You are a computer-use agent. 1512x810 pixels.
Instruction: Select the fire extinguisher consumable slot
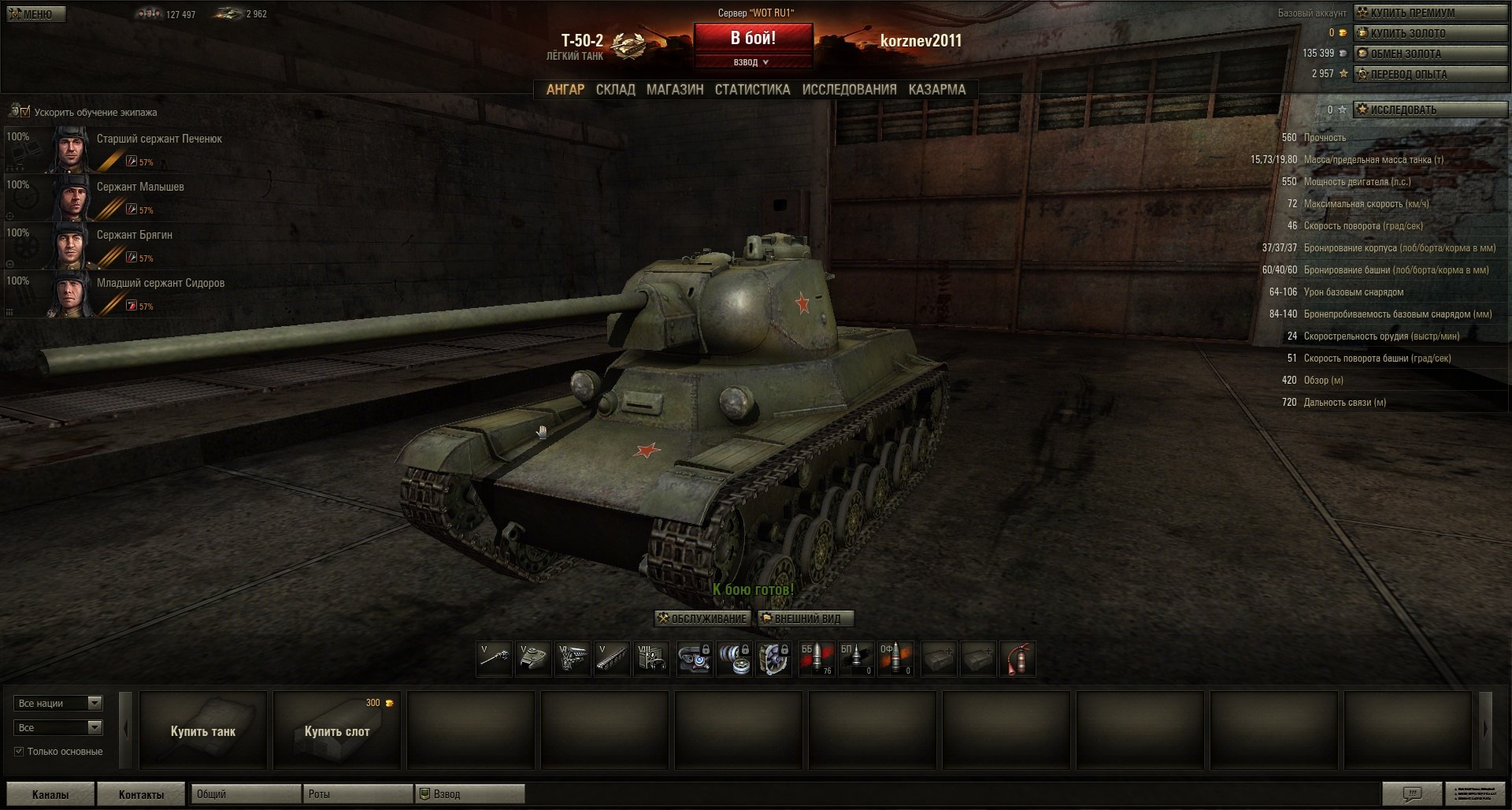(x=1017, y=659)
